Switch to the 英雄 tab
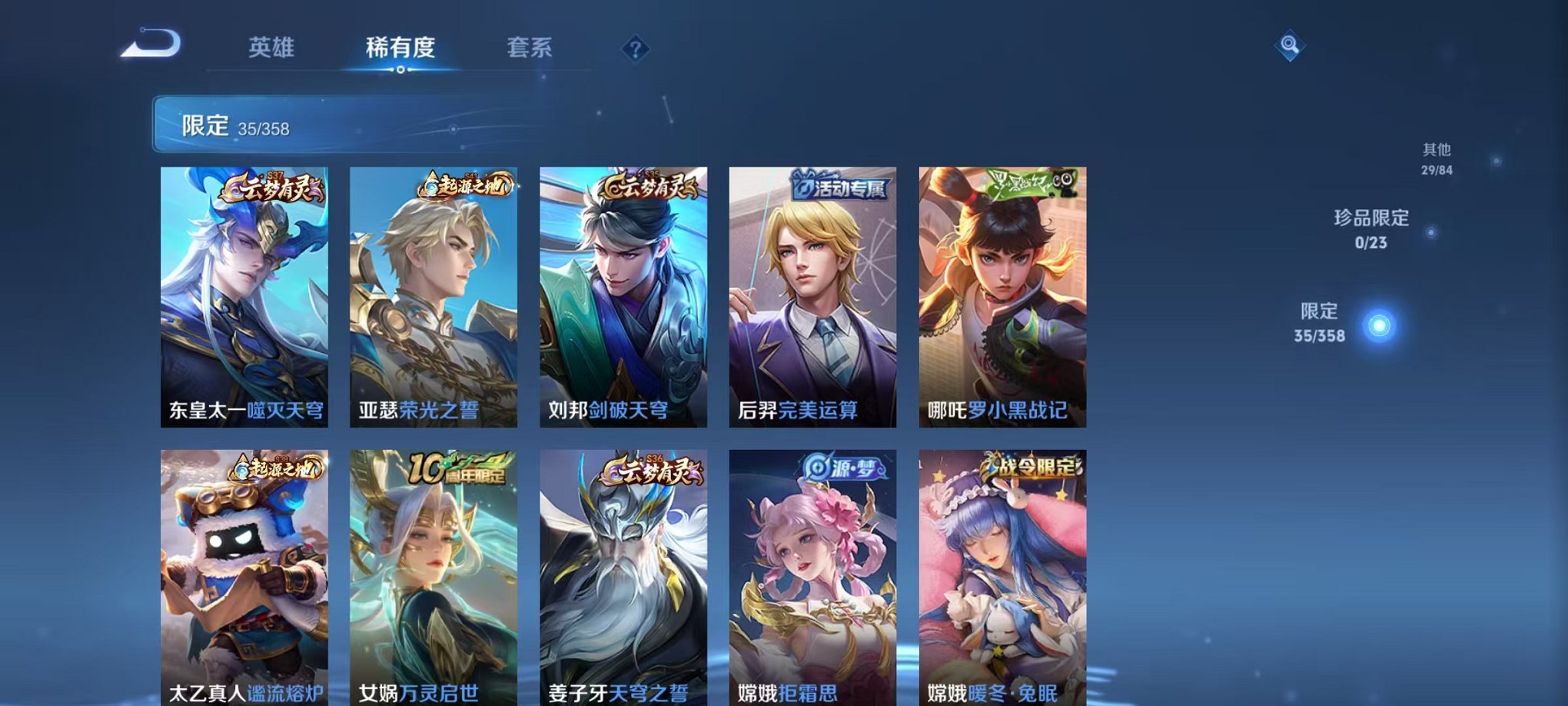Viewport: 1568px width, 706px height. [x=274, y=48]
